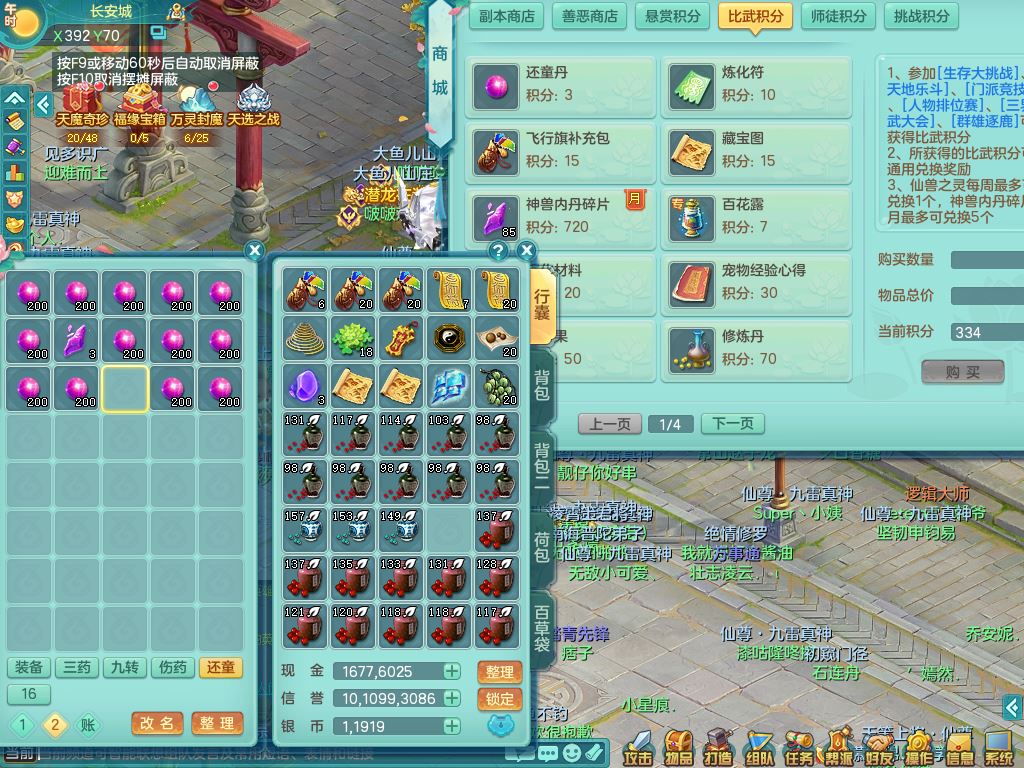The height and width of the screenshot is (768, 1024).
Task: Go to next shop page 下一页
Action: pyautogui.click(x=732, y=424)
